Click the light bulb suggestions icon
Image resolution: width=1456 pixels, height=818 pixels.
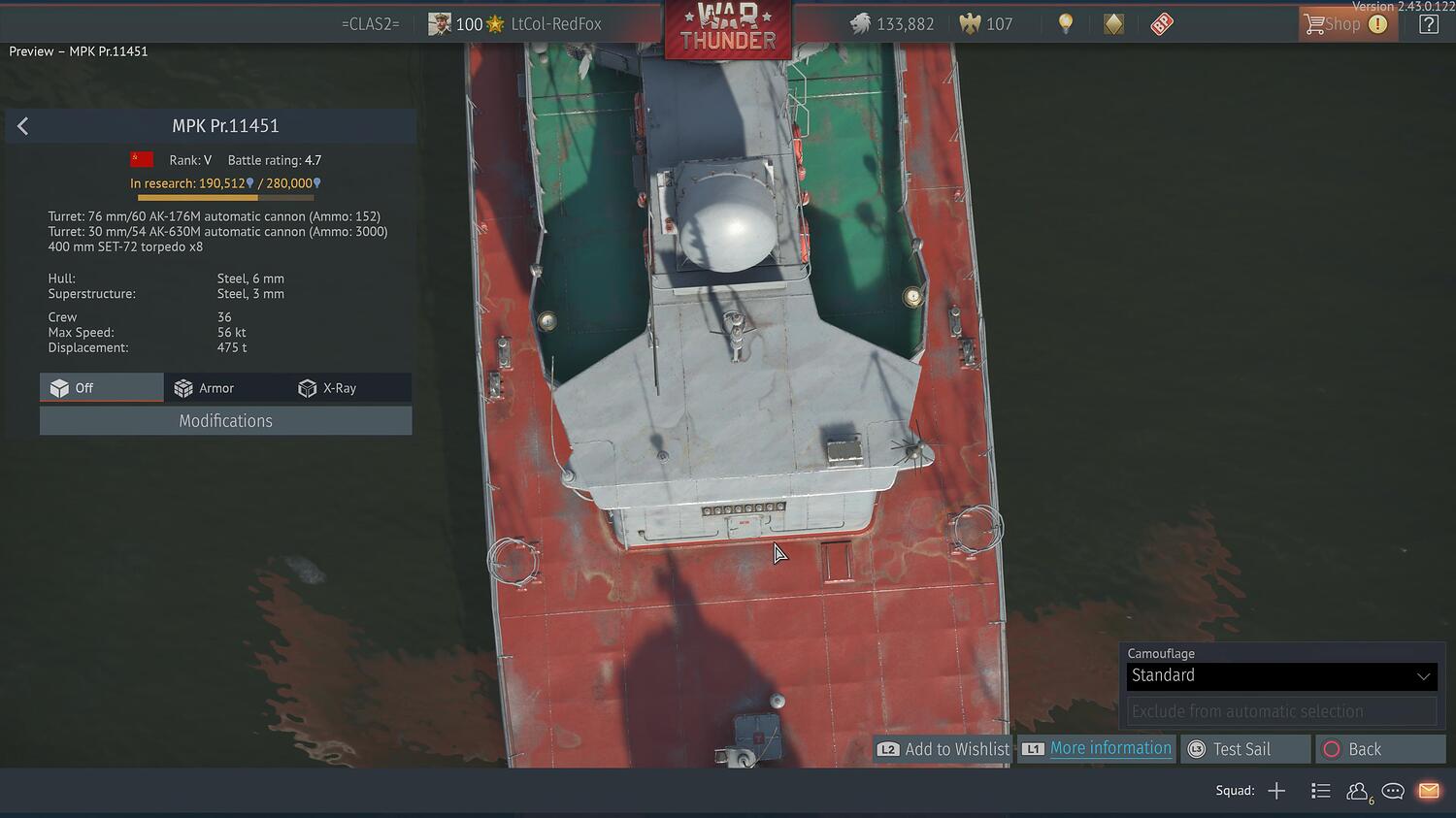1065,23
